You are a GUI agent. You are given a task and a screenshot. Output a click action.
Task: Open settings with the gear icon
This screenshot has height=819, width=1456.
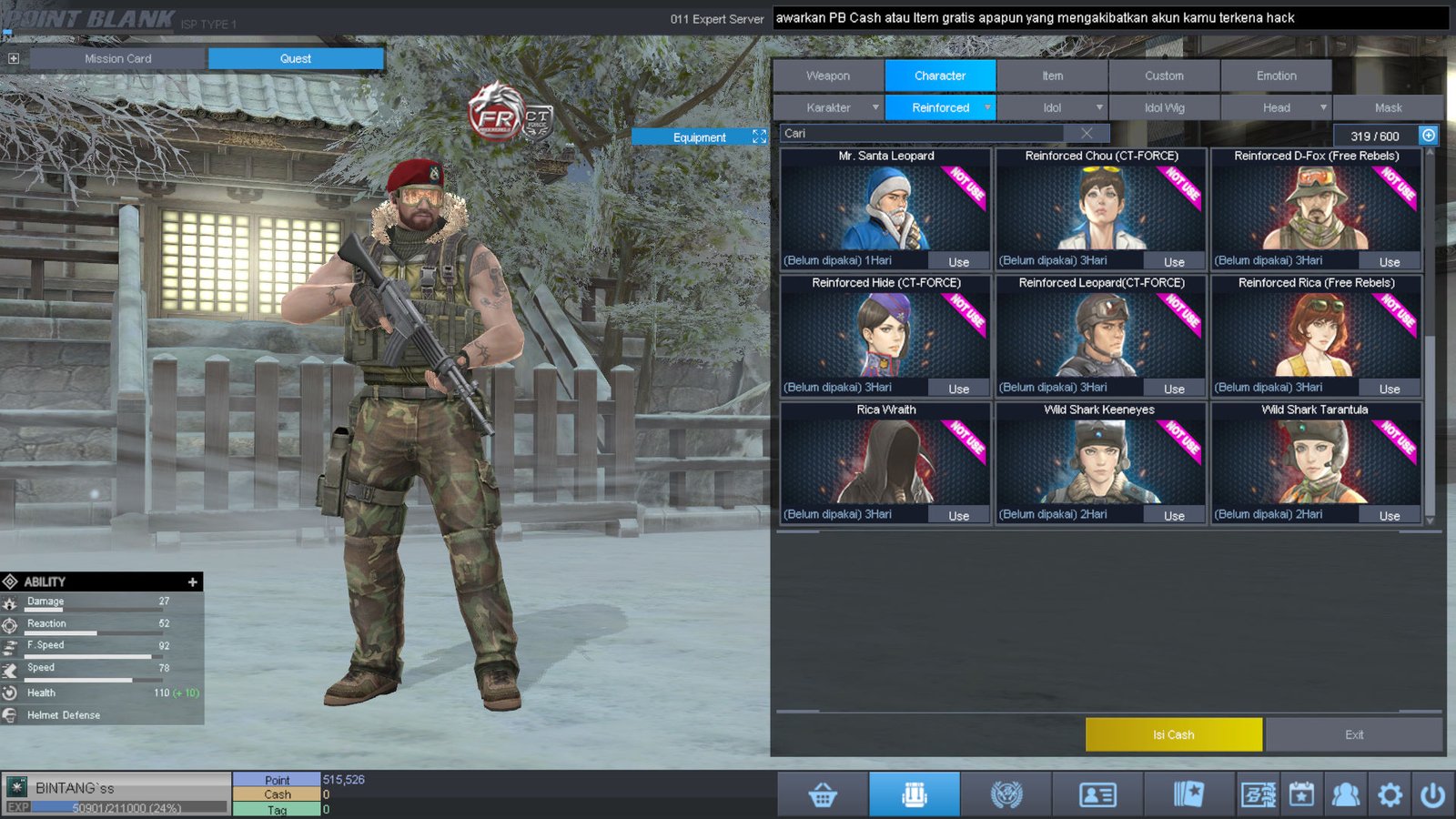(1390, 795)
